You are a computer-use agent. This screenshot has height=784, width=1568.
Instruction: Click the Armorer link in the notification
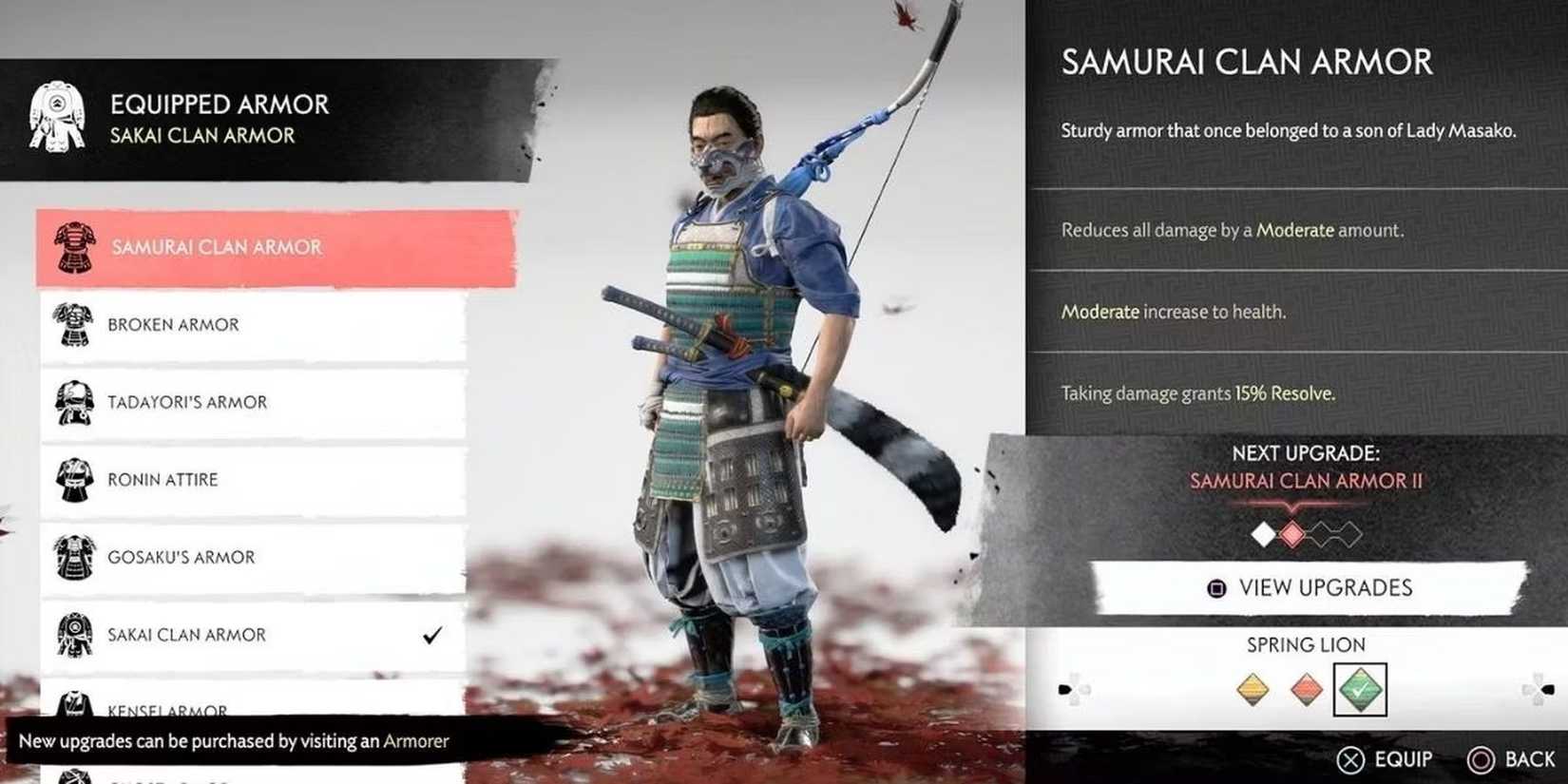[x=416, y=742]
